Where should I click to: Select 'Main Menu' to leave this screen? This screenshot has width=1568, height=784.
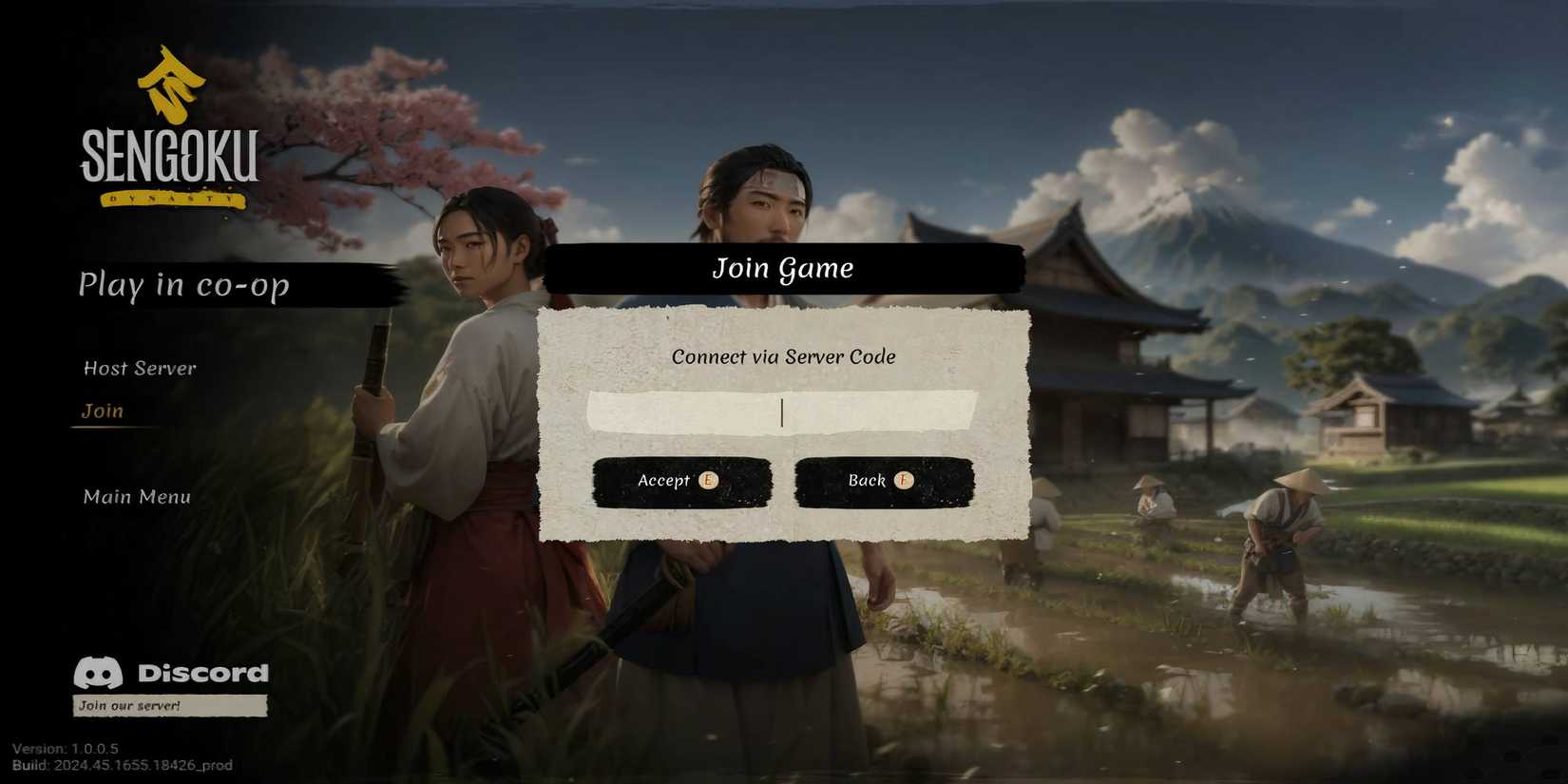click(x=135, y=496)
